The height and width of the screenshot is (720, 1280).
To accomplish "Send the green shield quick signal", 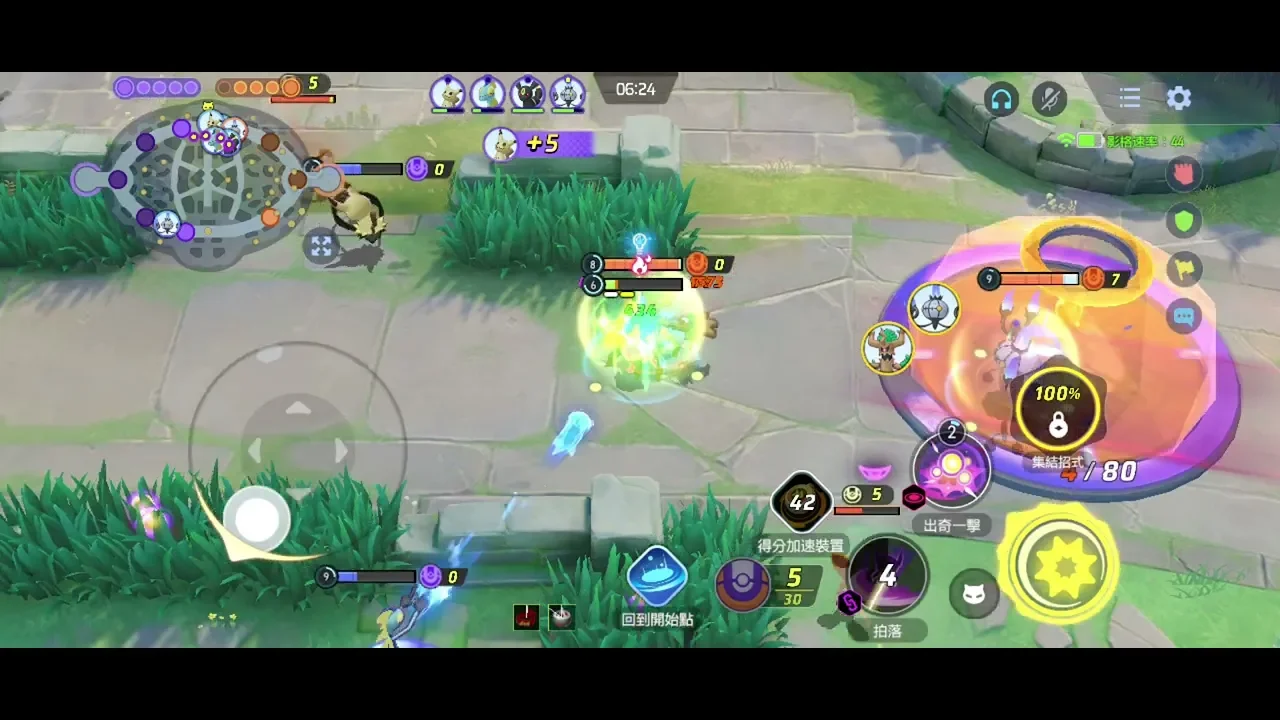I will pos(1184,220).
